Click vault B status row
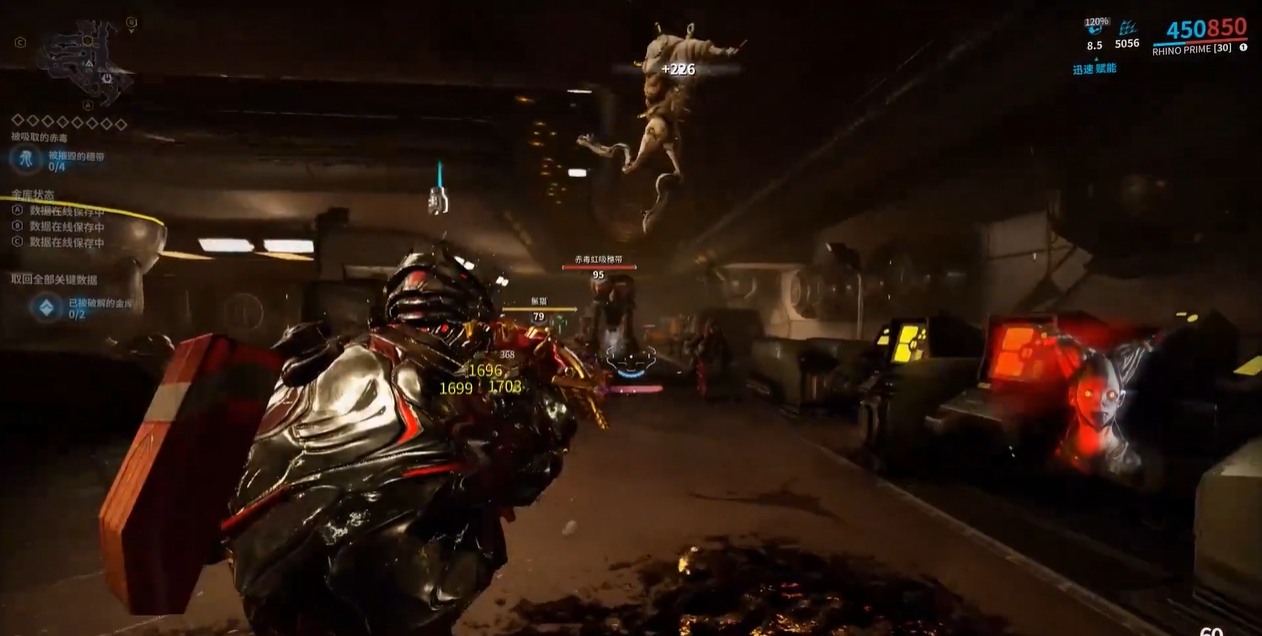Image resolution: width=1262 pixels, height=636 pixels. click(x=58, y=227)
